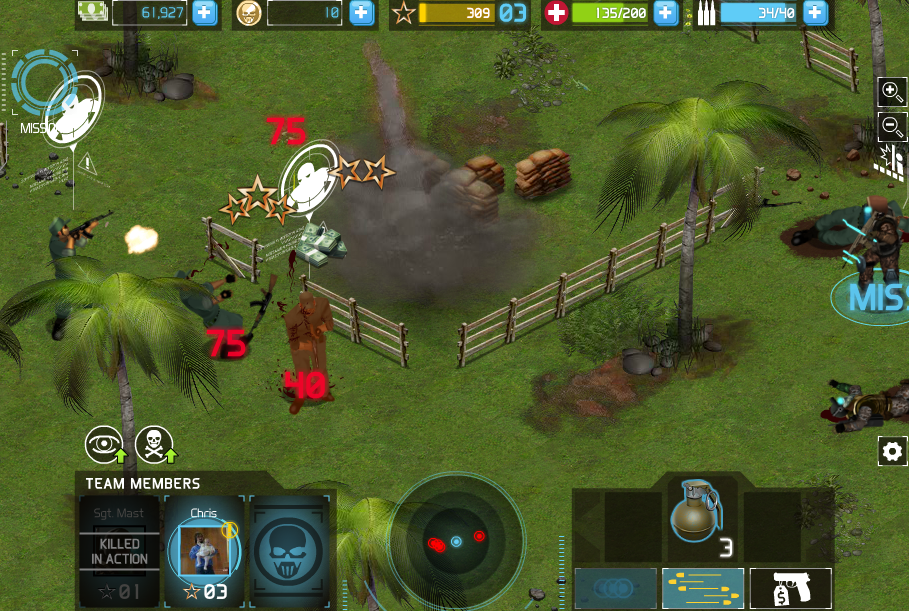
Task: Open the gear settings menu
Action: (892, 451)
